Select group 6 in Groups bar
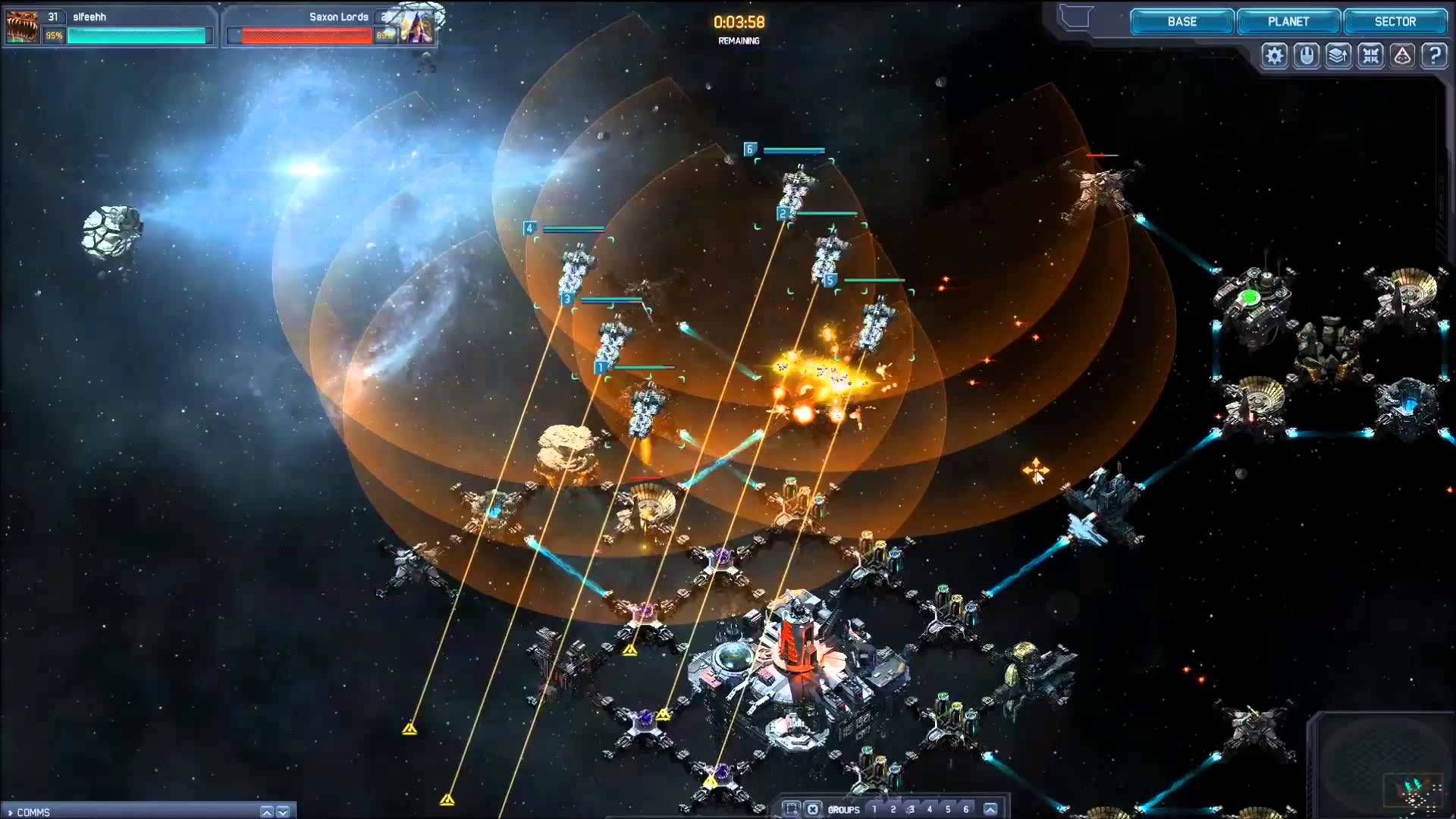Image resolution: width=1456 pixels, height=819 pixels. pos(965,809)
